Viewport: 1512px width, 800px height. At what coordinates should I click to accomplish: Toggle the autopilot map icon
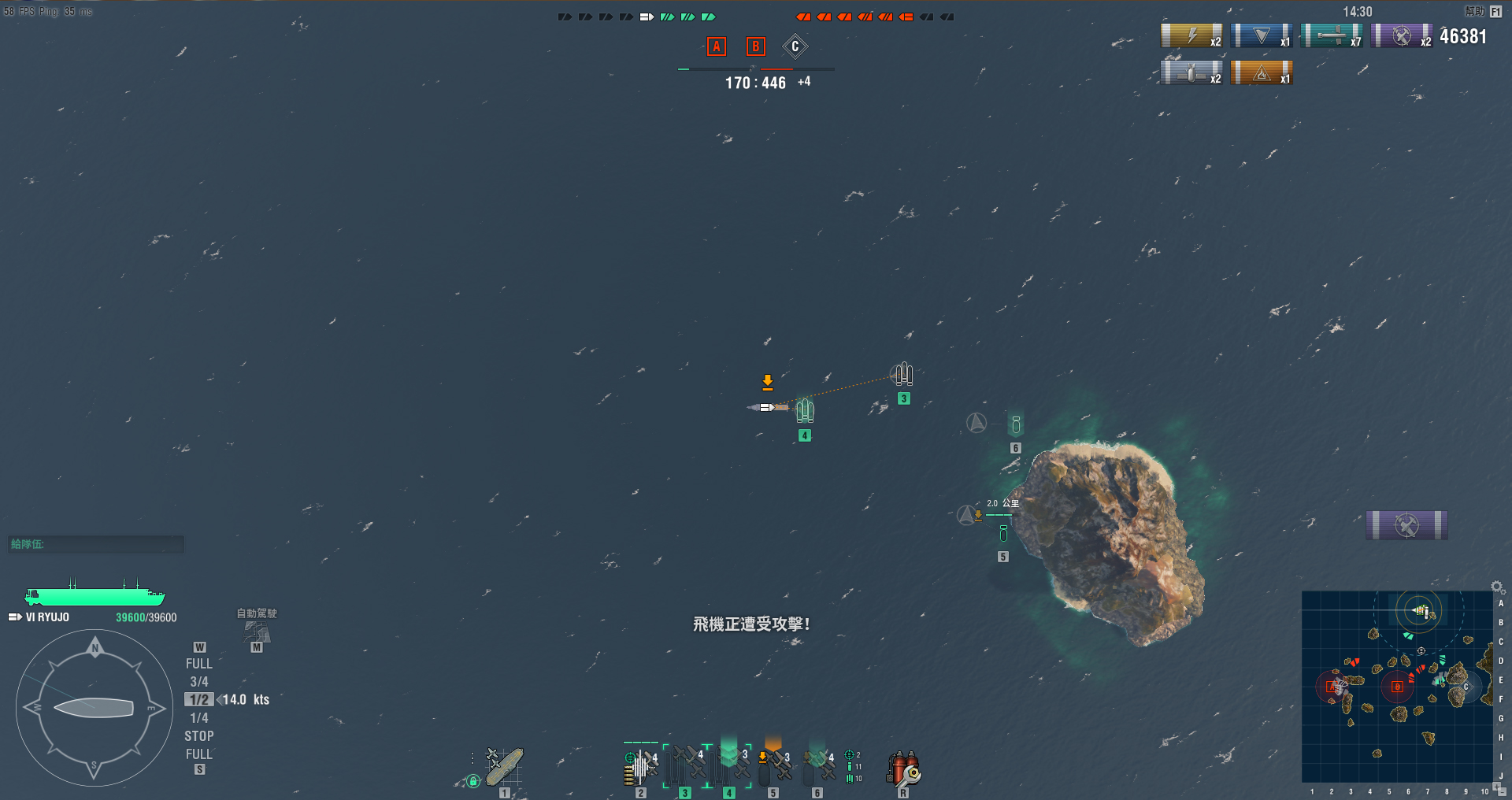257,632
